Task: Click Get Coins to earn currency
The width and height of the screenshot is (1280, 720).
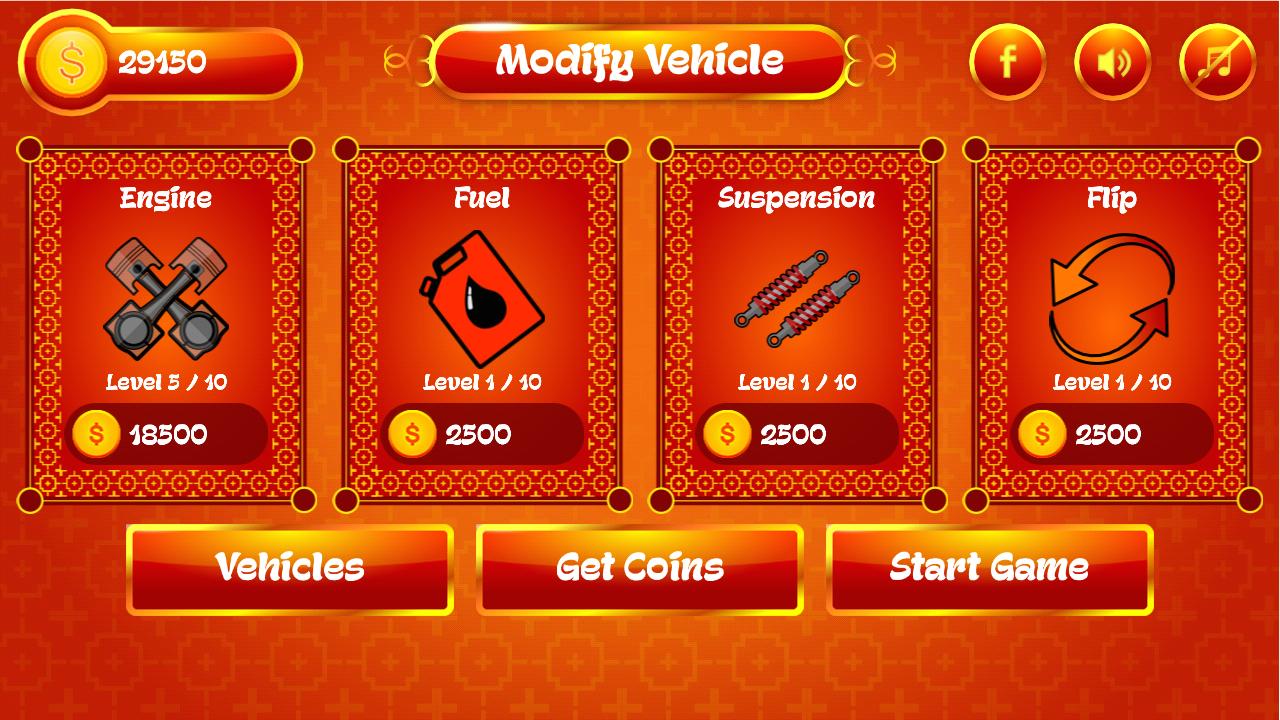Action: coord(640,568)
